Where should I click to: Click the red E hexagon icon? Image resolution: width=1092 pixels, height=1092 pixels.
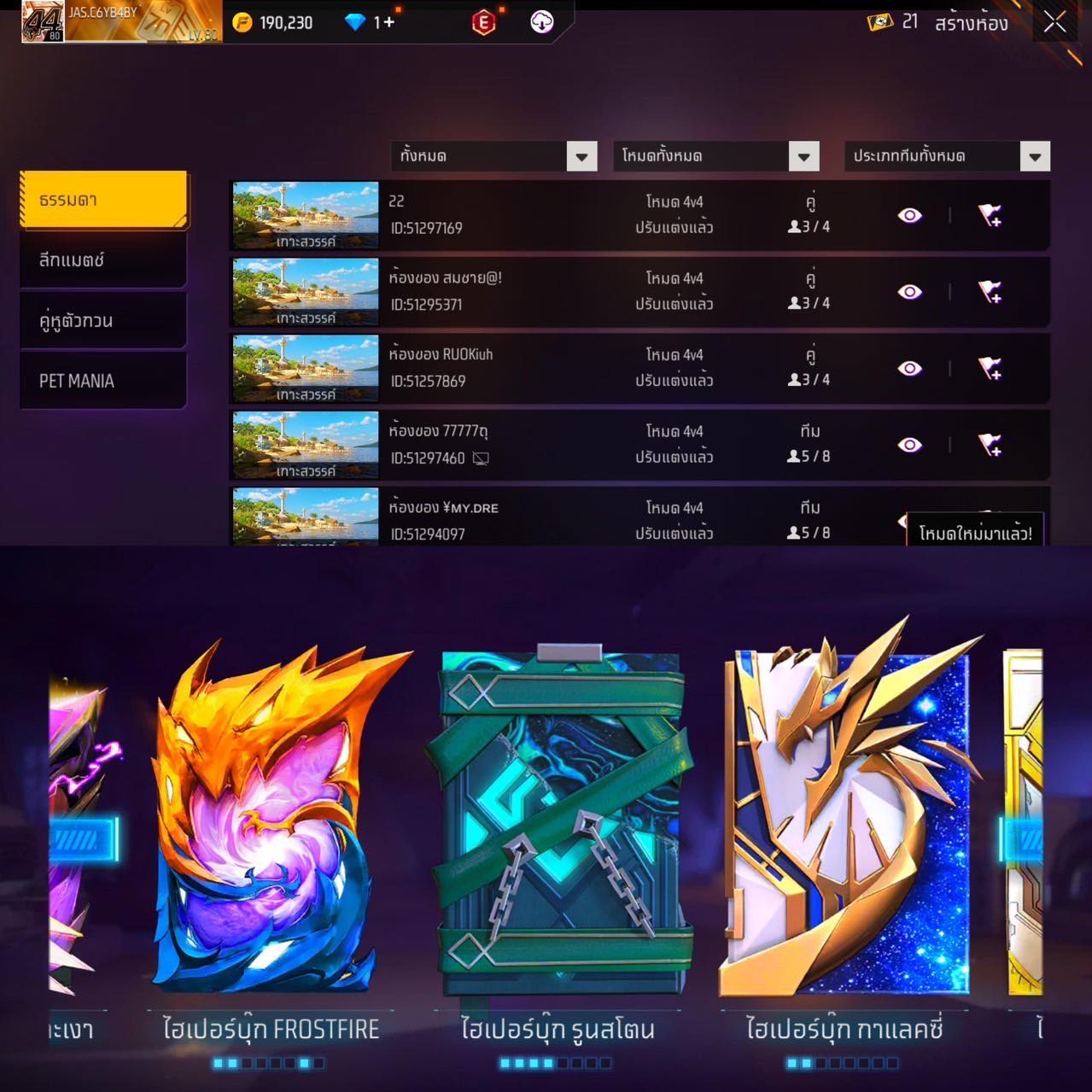click(x=483, y=23)
